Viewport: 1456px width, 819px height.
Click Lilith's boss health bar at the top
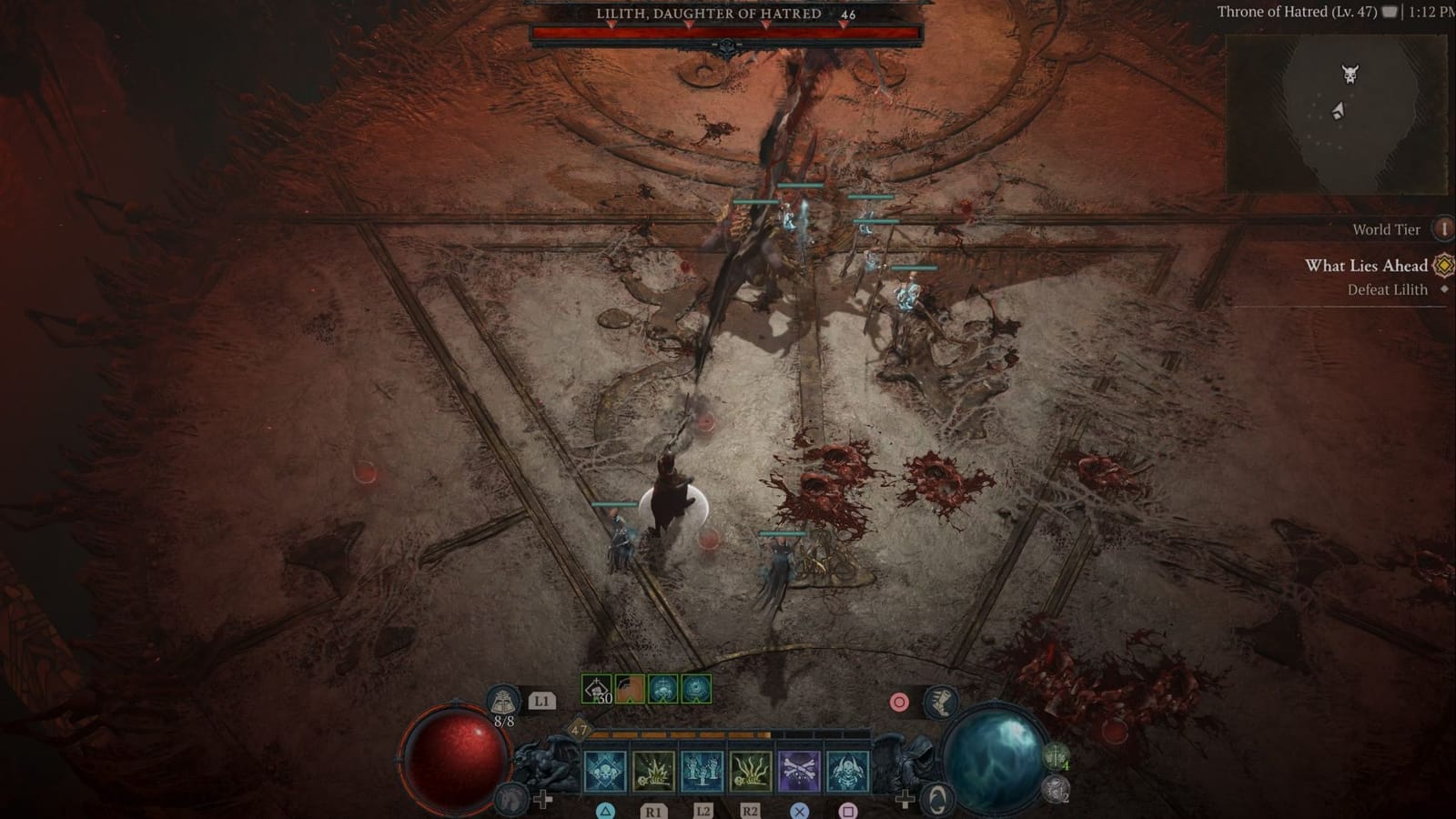tap(728, 33)
